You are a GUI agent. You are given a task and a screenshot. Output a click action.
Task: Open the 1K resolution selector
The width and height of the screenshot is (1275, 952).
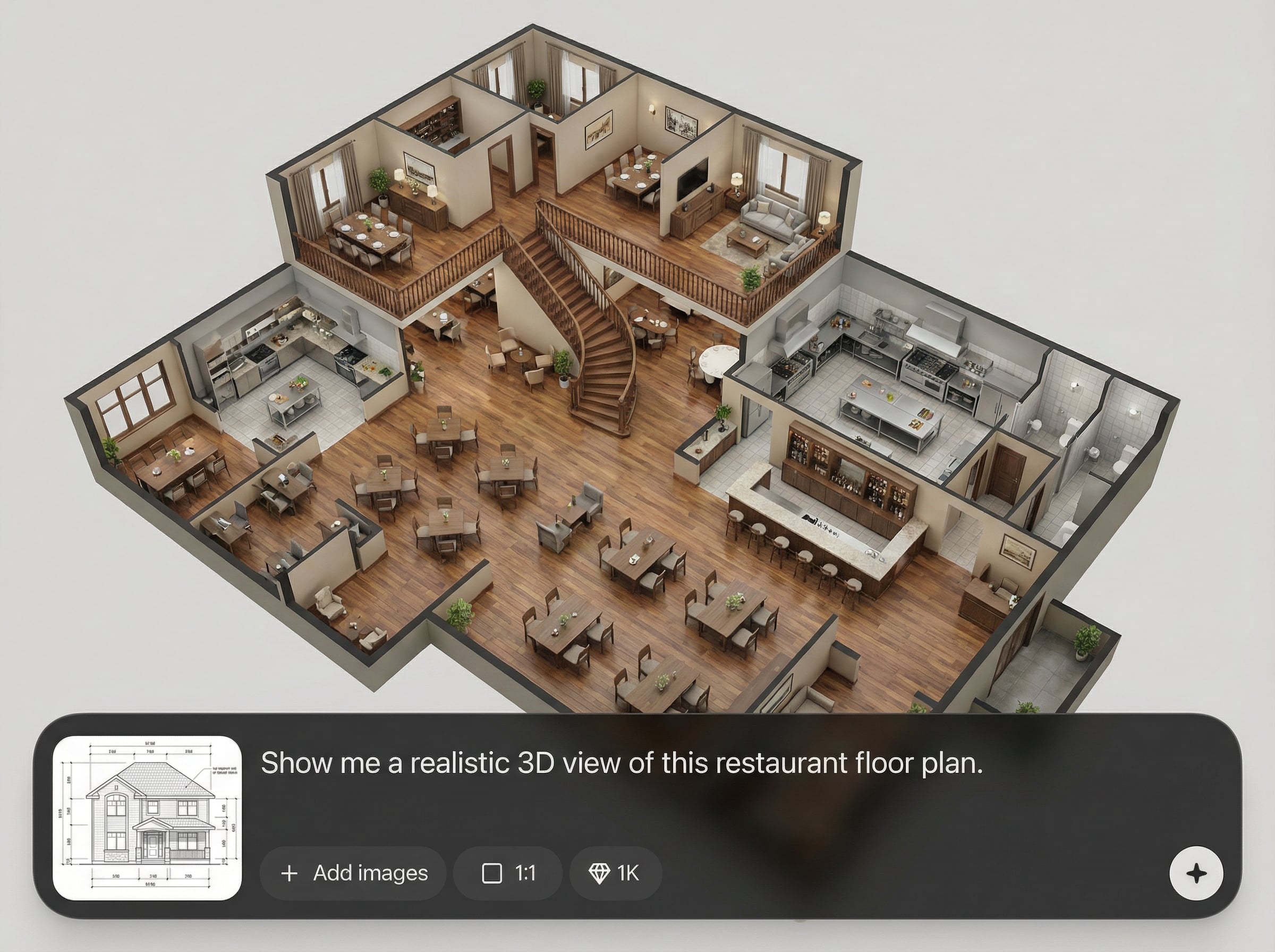point(615,873)
